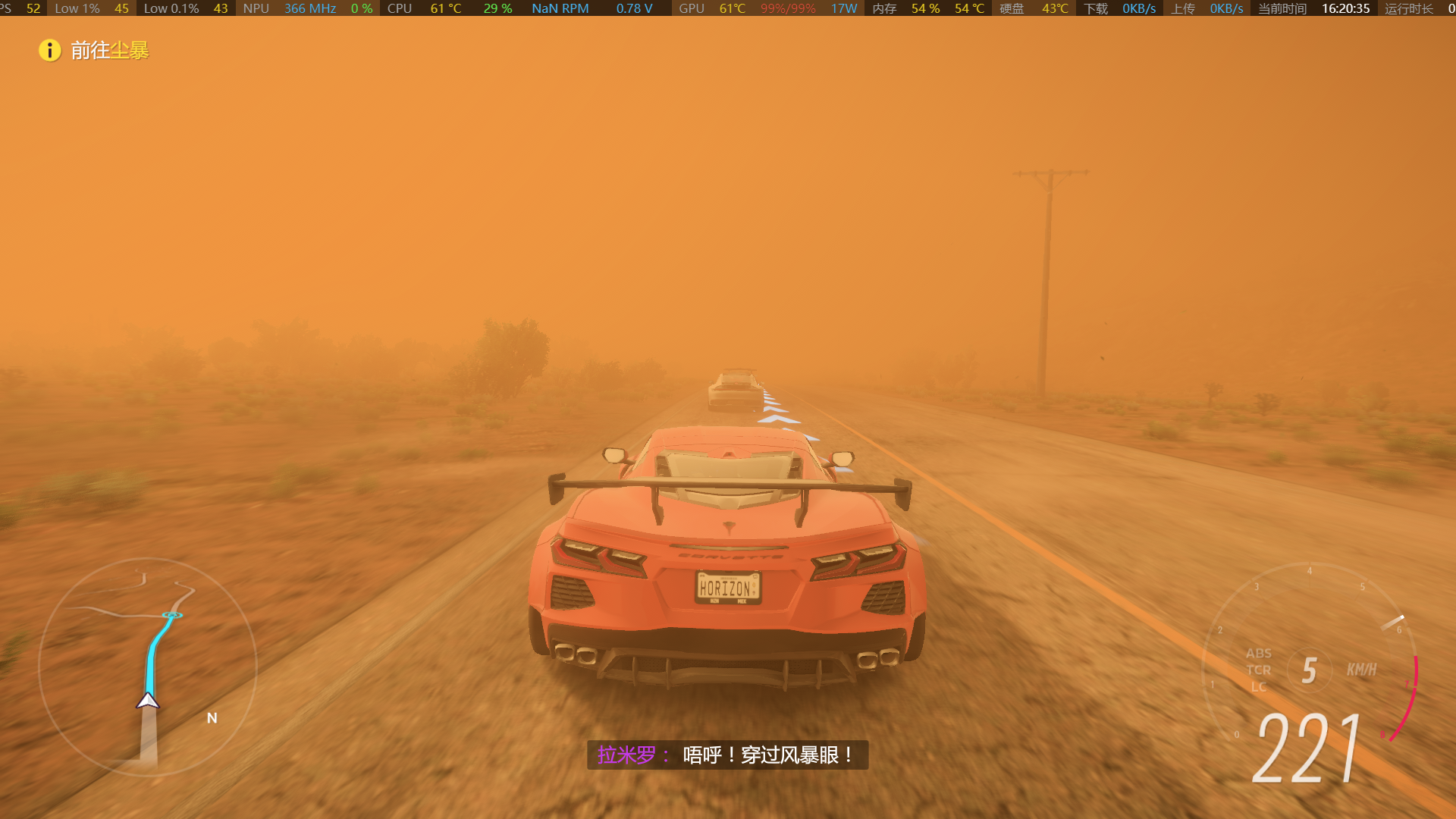1456x819 pixels.
Task: Open the circular route minimap
Action: (148, 667)
